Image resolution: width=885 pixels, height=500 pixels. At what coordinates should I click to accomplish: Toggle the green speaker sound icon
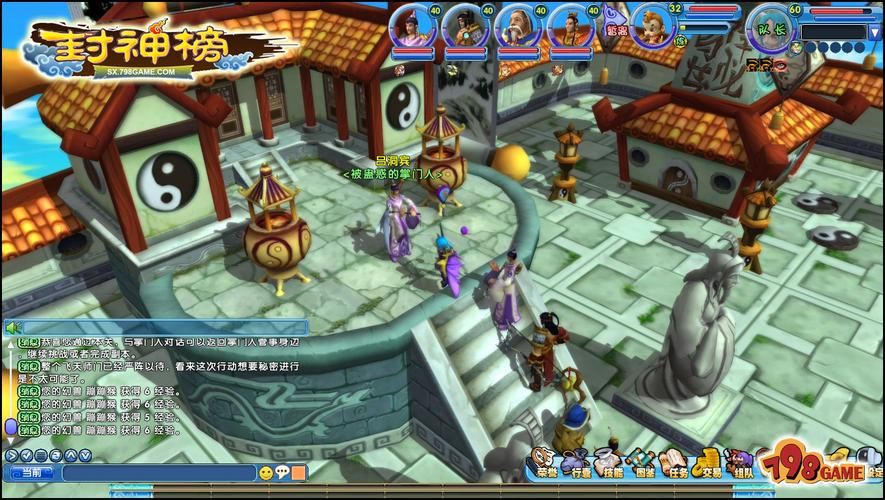[x=13, y=327]
